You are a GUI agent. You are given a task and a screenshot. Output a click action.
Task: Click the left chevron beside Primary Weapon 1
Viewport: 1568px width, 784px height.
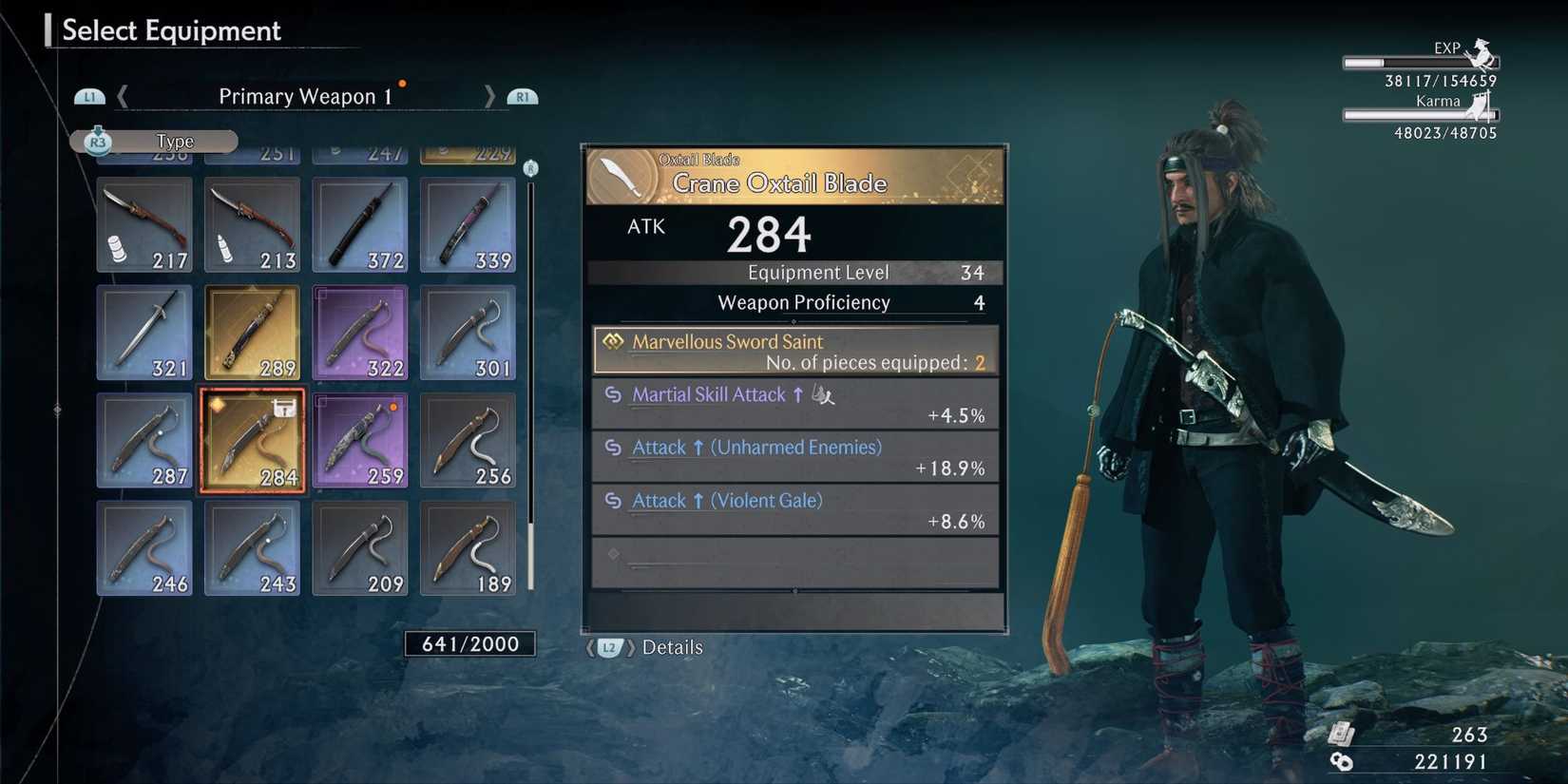(123, 96)
